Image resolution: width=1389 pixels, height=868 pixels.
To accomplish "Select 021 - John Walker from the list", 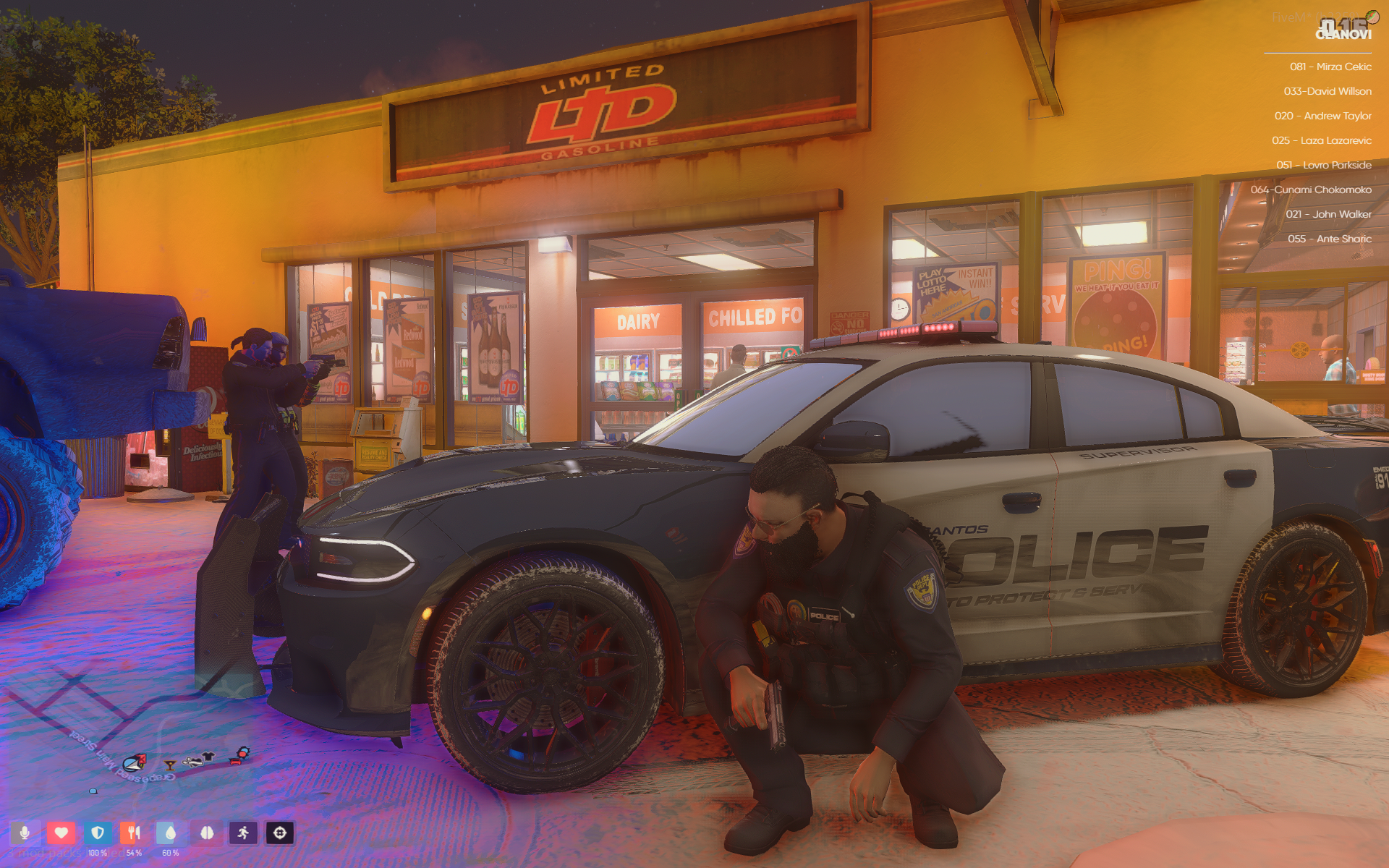I will click(x=1331, y=214).
